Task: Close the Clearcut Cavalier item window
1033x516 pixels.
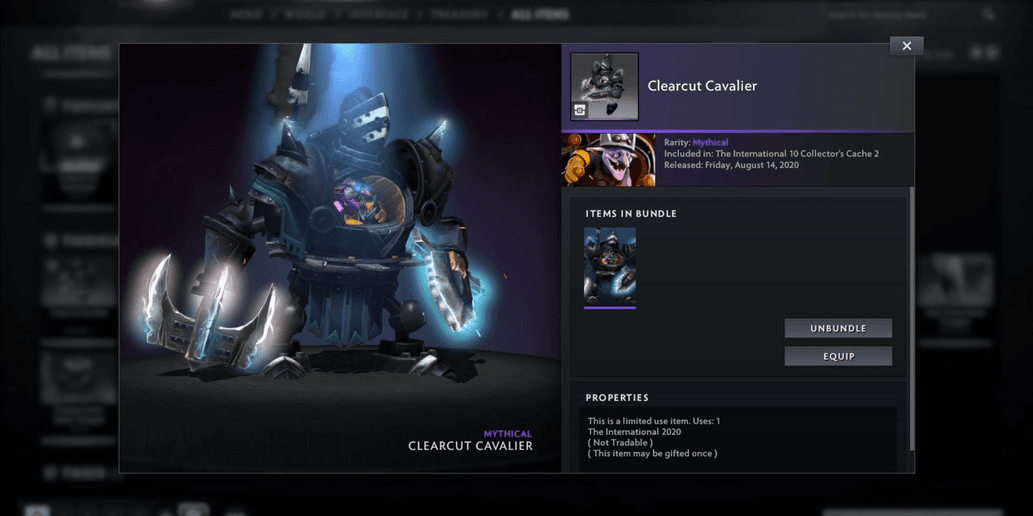Action: tap(906, 46)
